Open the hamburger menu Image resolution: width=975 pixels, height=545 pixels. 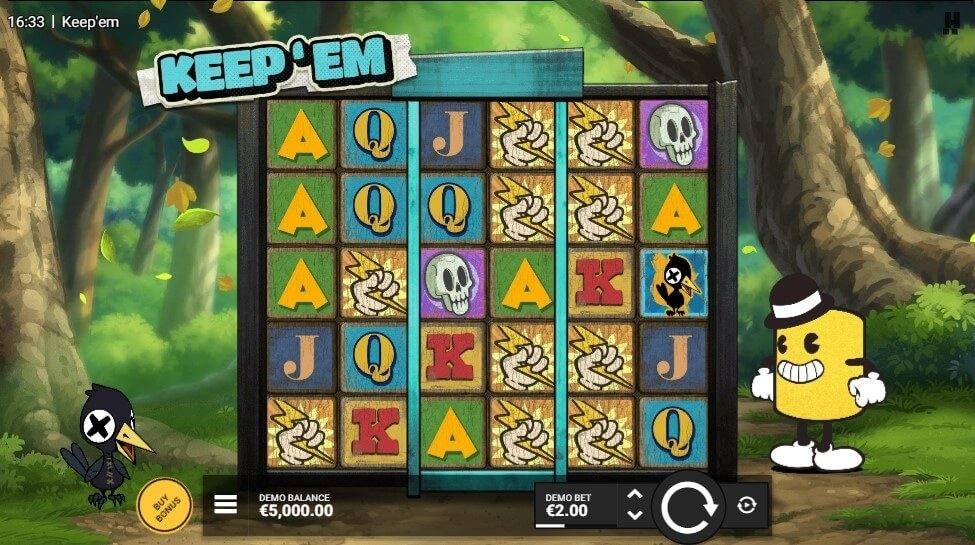[x=226, y=504]
